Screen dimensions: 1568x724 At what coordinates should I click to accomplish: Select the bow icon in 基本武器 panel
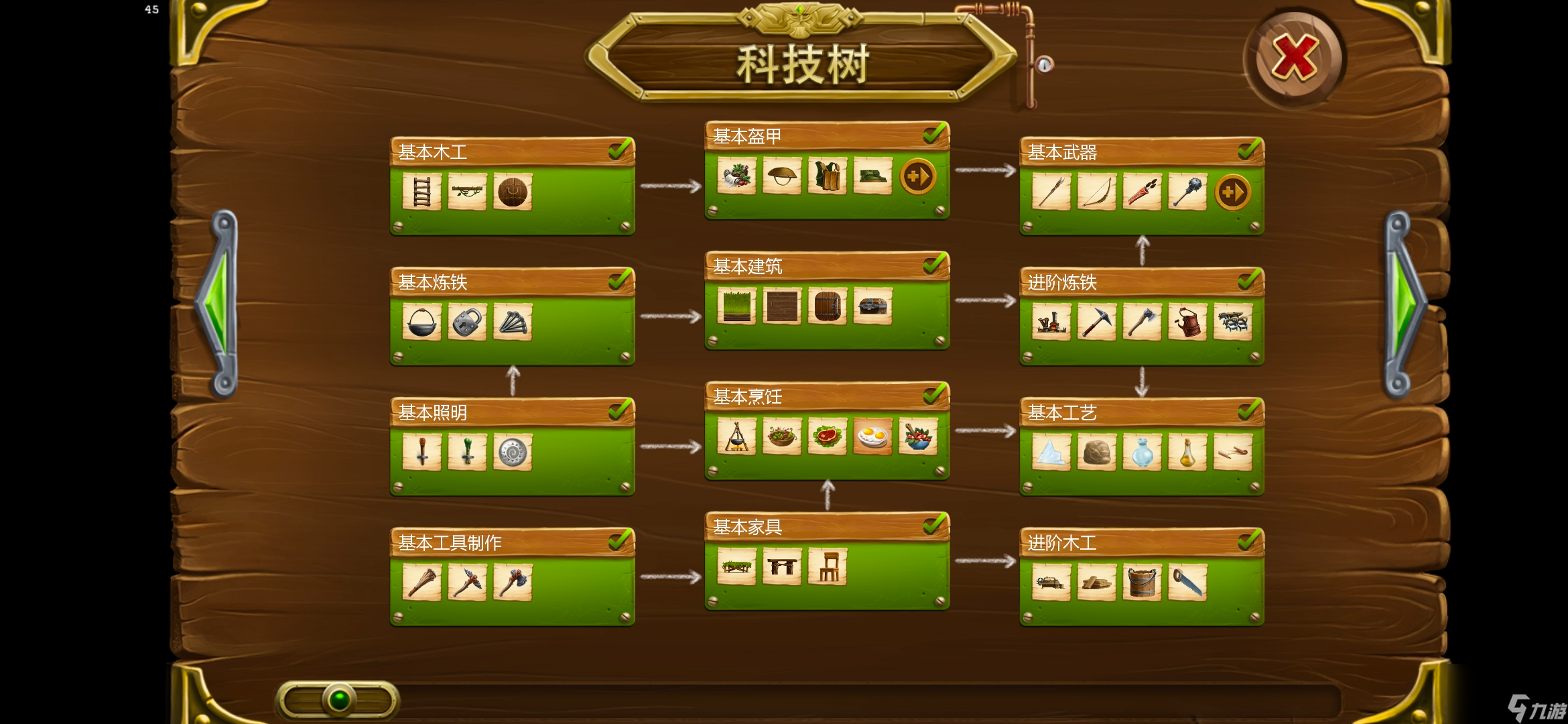[x=1097, y=192]
